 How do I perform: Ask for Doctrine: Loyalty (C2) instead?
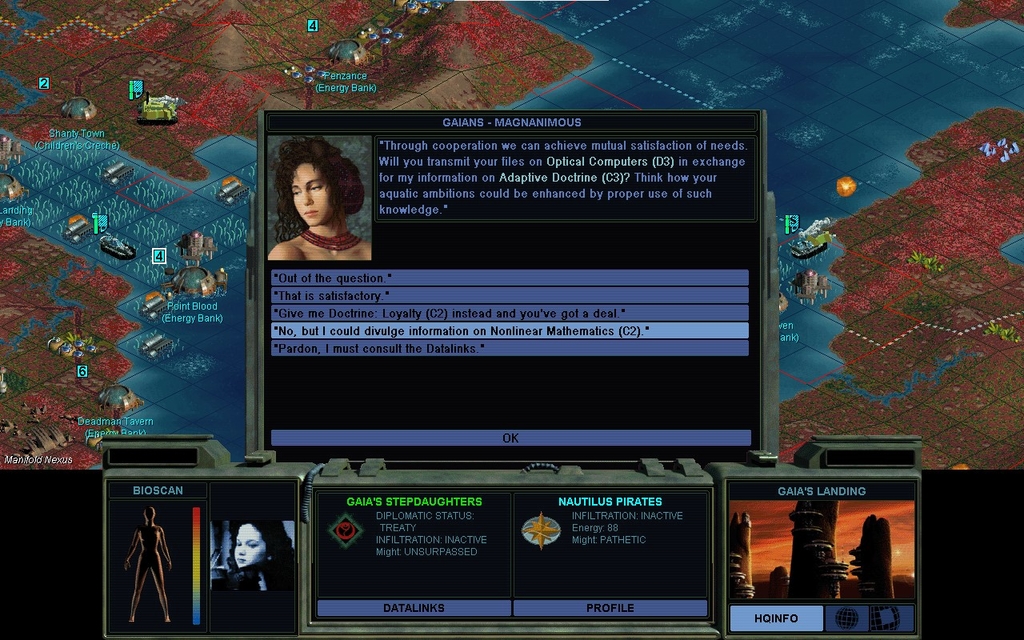510,313
